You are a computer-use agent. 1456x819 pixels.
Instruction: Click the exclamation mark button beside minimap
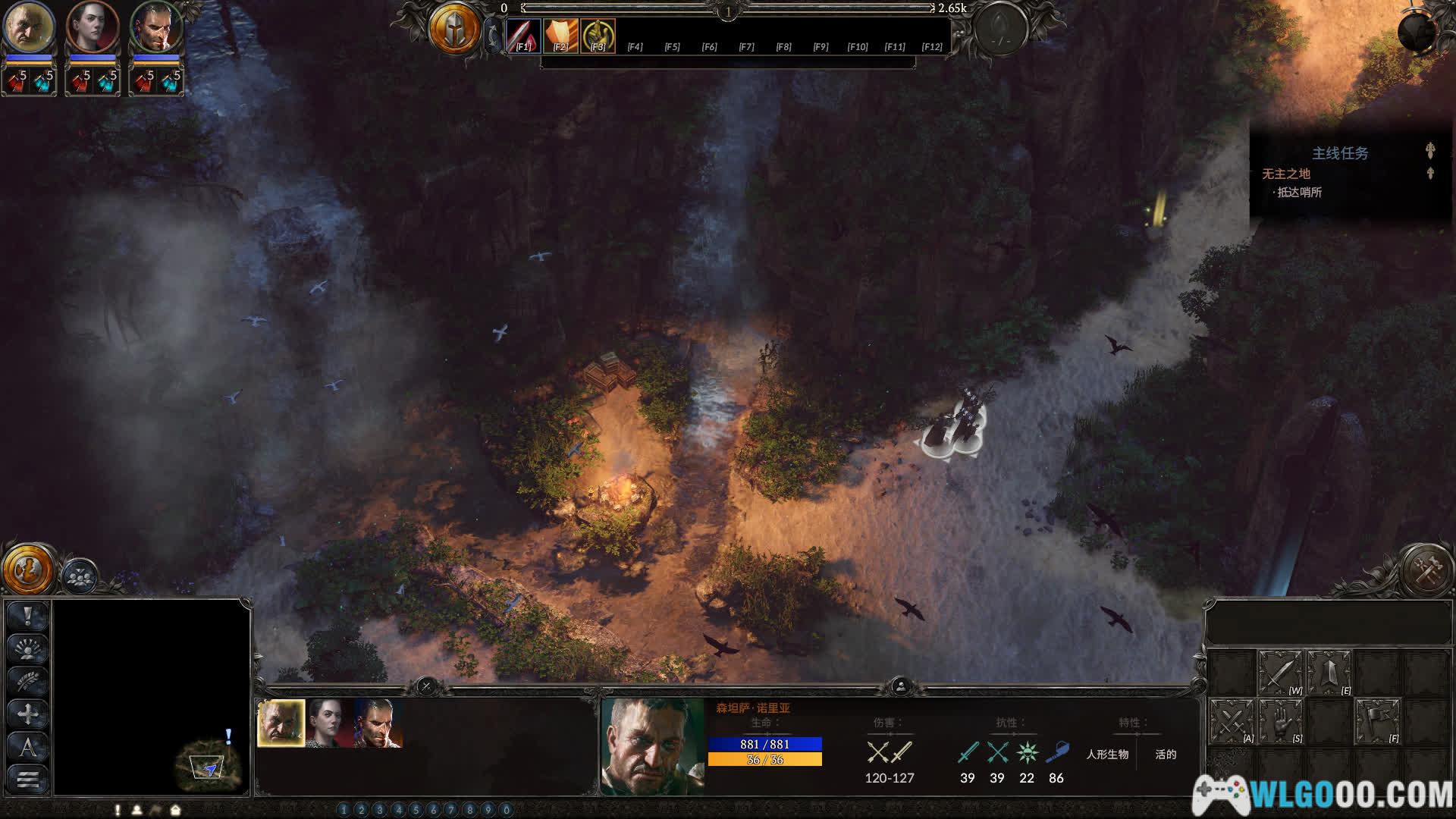tap(28, 616)
